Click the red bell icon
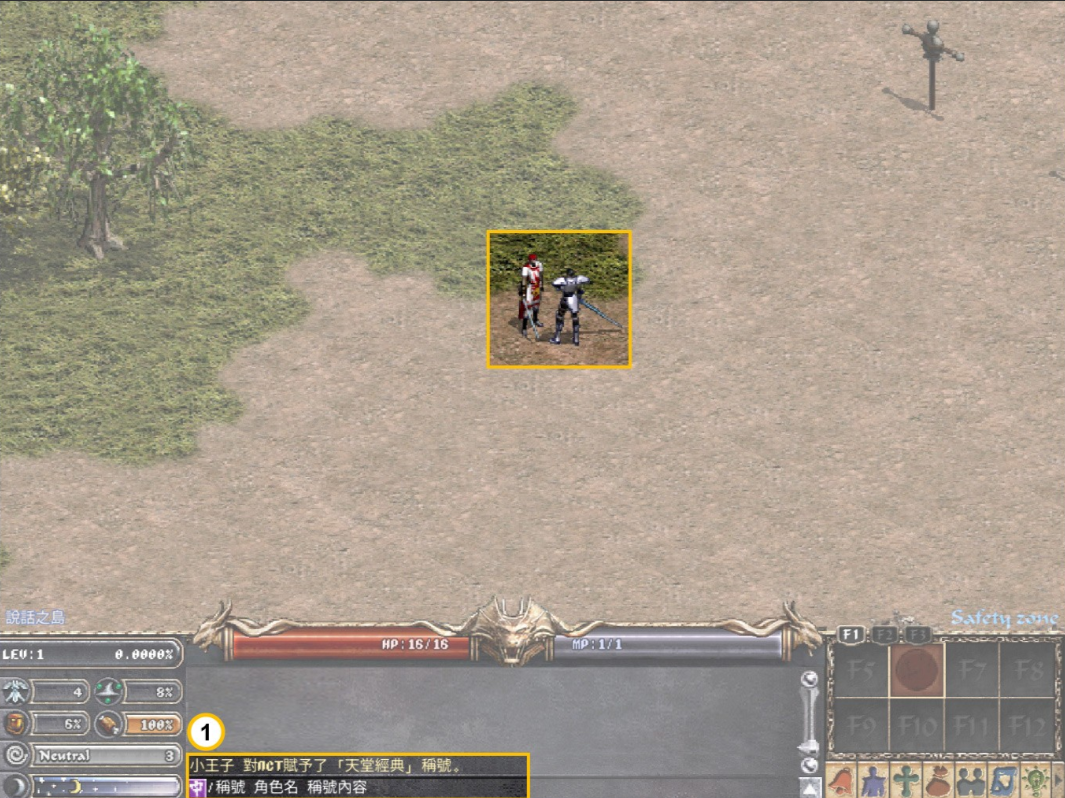Viewport: 1065px width, 798px height. pos(842,781)
